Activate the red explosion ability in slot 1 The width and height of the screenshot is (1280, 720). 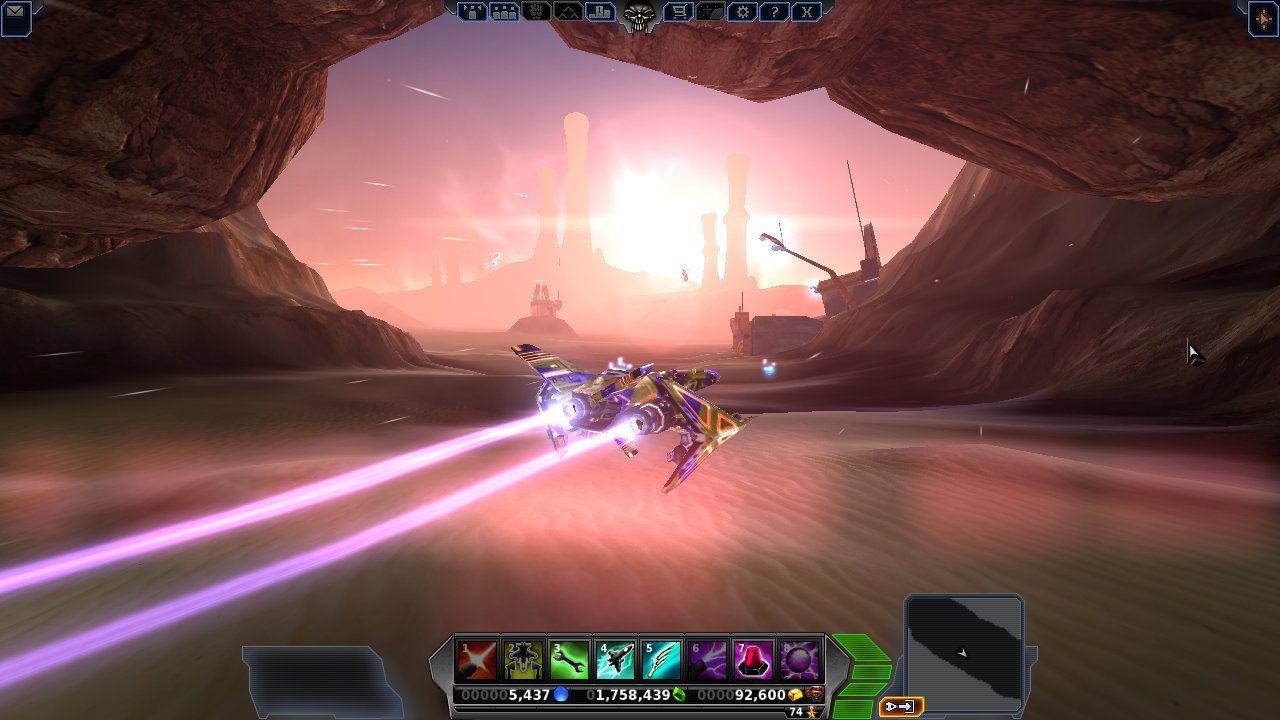tap(477, 660)
